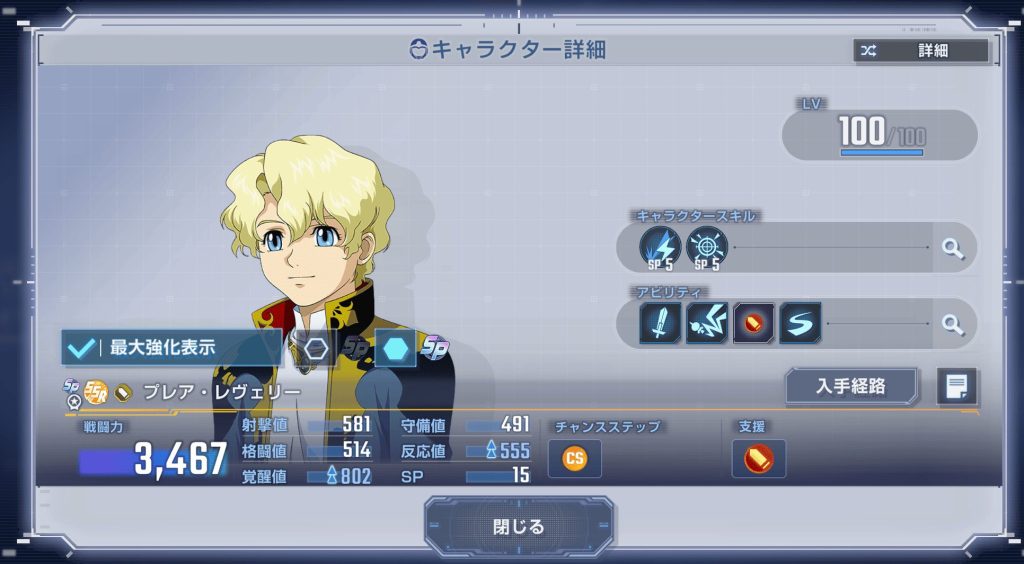The width and height of the screenshot is (1024, 564).
Task: Select the outlined hexagon SP button
Action: pos(317,348)
